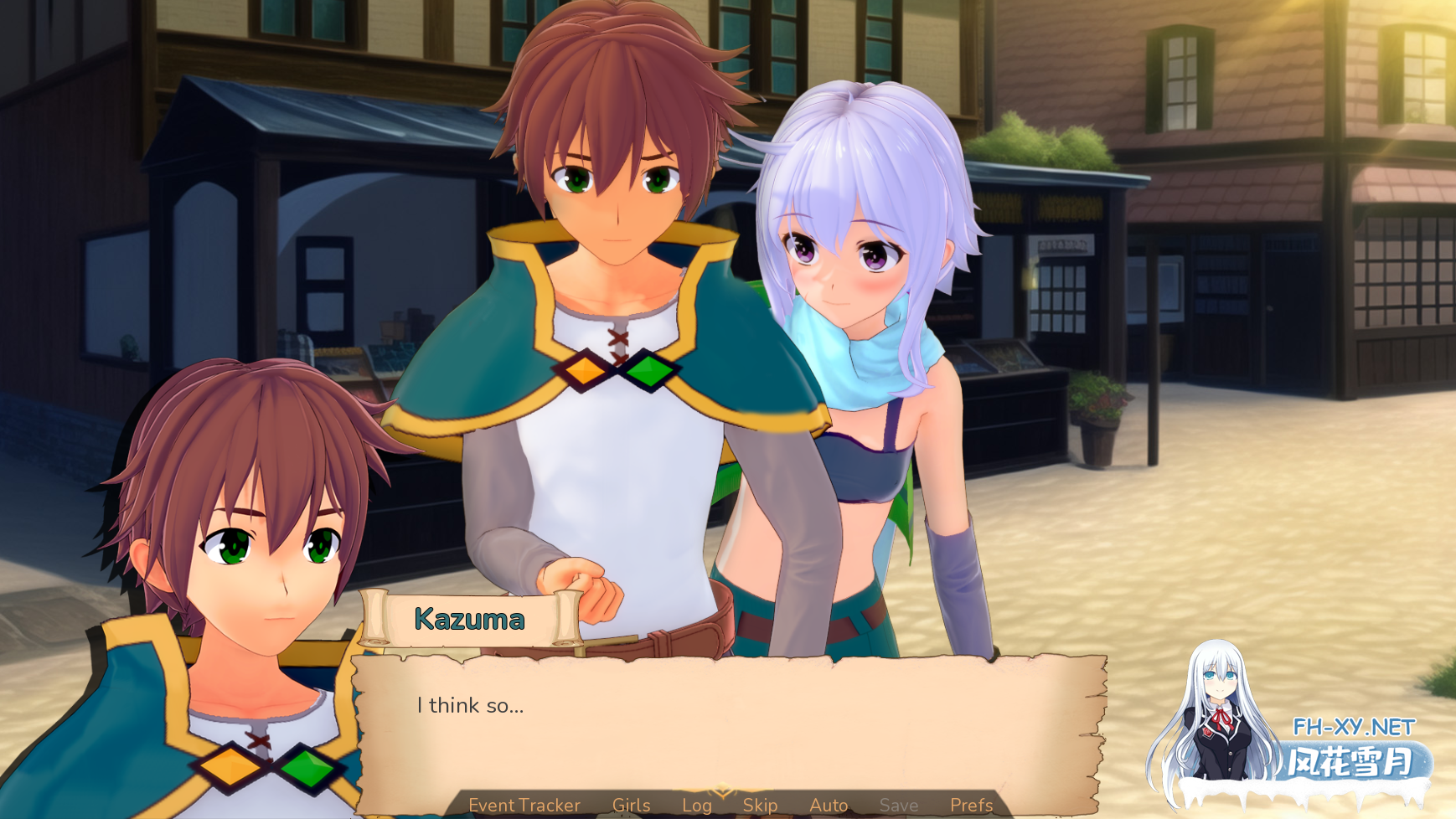View the dialogue Log
The height and width of the screenshot is (819, 1456).
tap(696, 805)
